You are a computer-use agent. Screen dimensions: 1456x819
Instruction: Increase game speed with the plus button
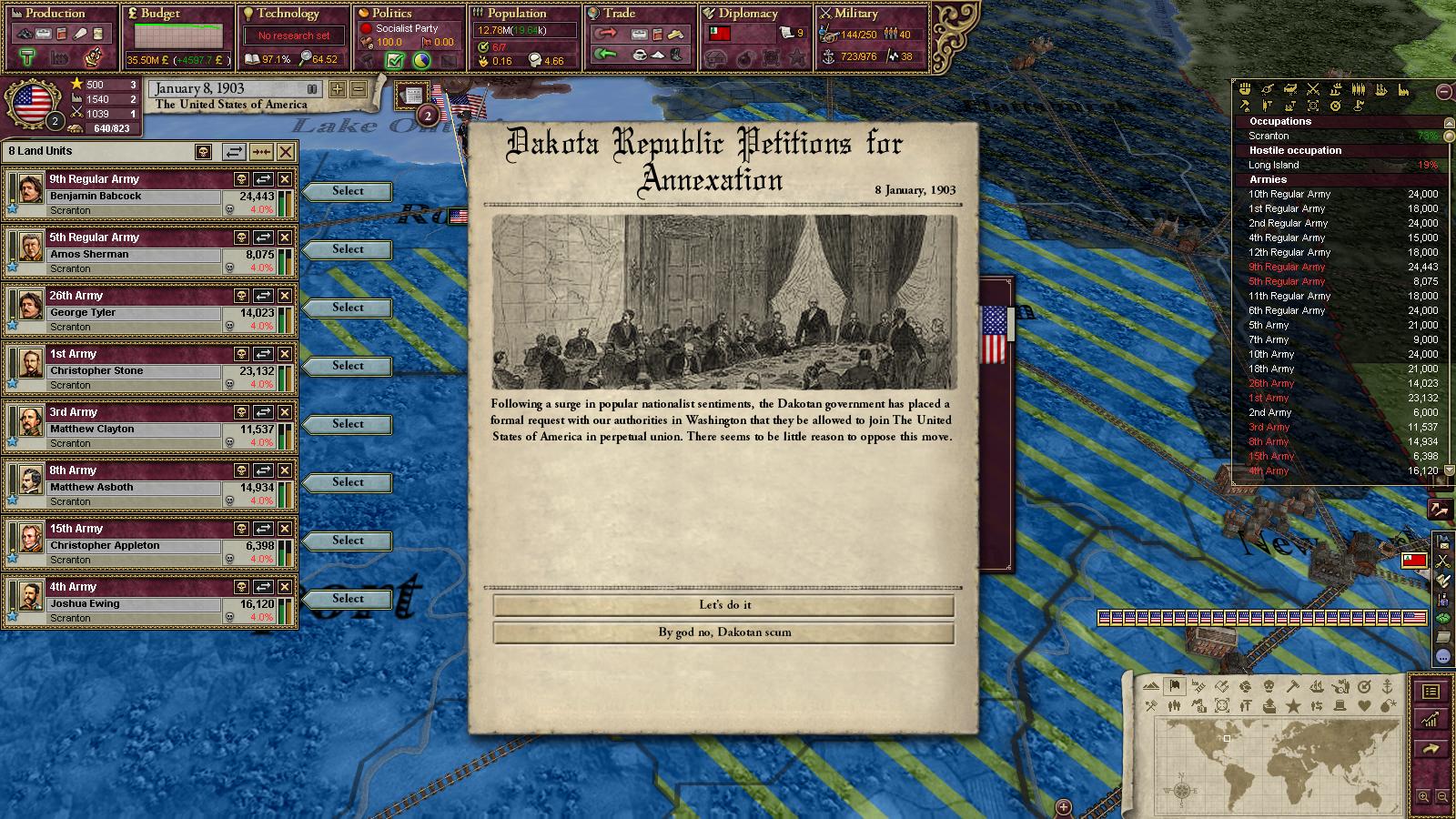click(338, 89)
